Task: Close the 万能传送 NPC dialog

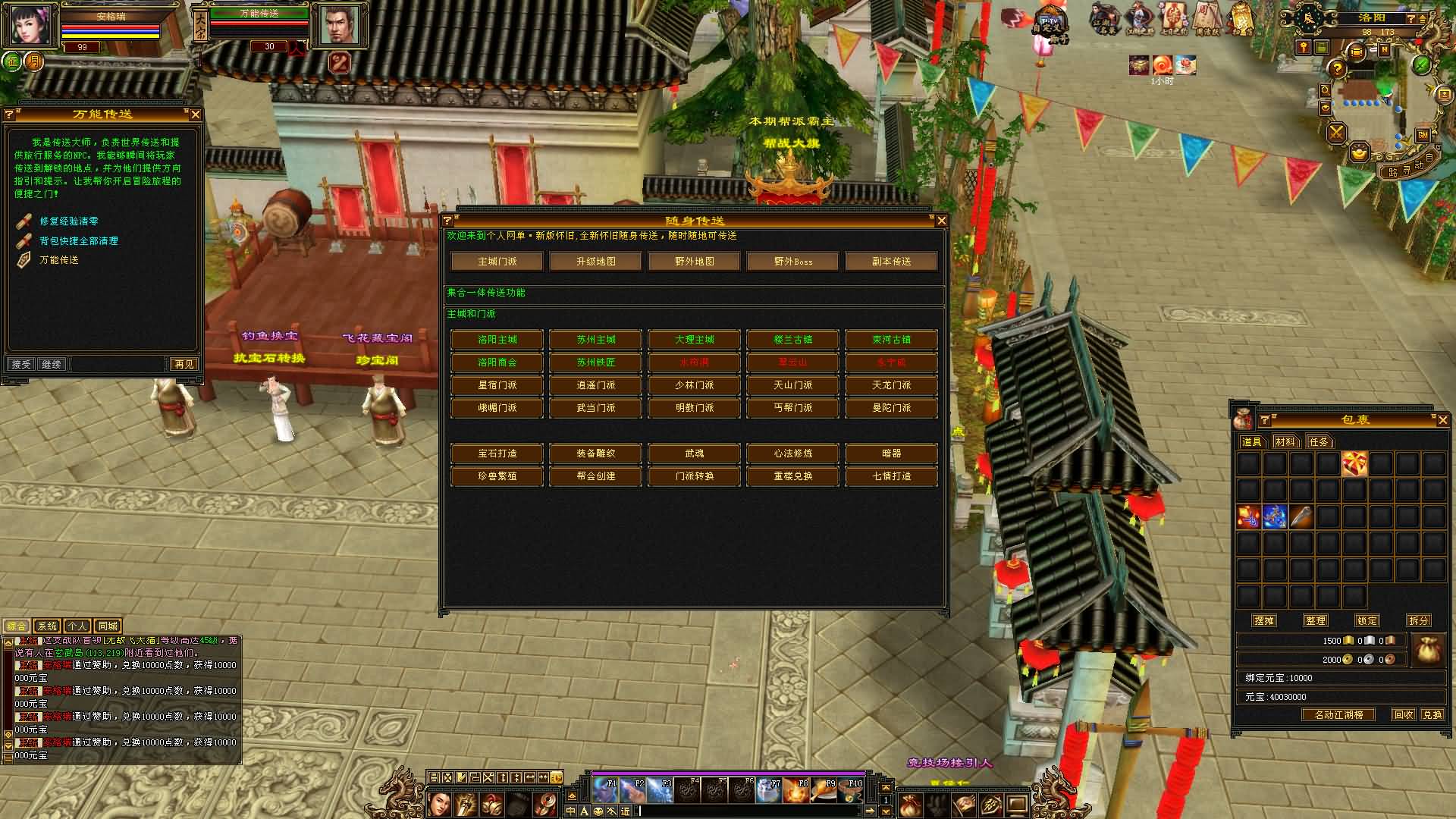Action: (195, 115)
